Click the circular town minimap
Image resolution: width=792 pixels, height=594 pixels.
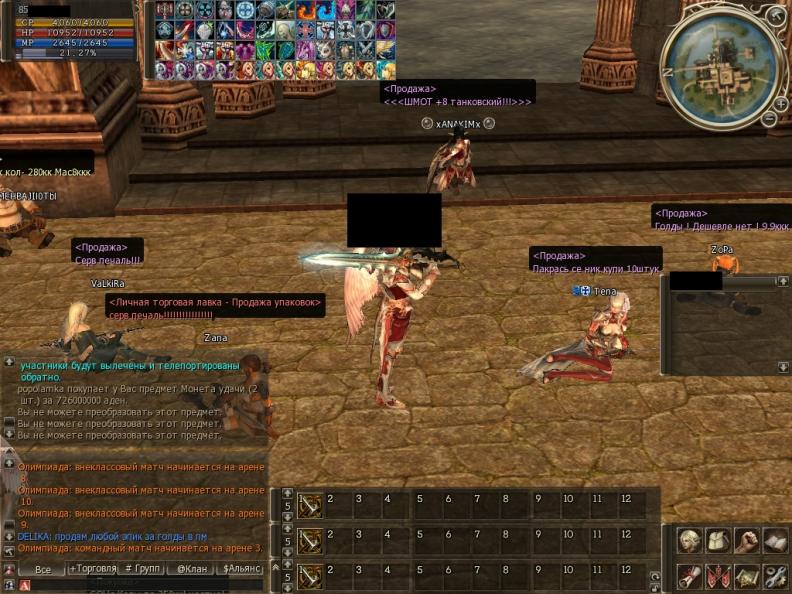coord(720,60)
